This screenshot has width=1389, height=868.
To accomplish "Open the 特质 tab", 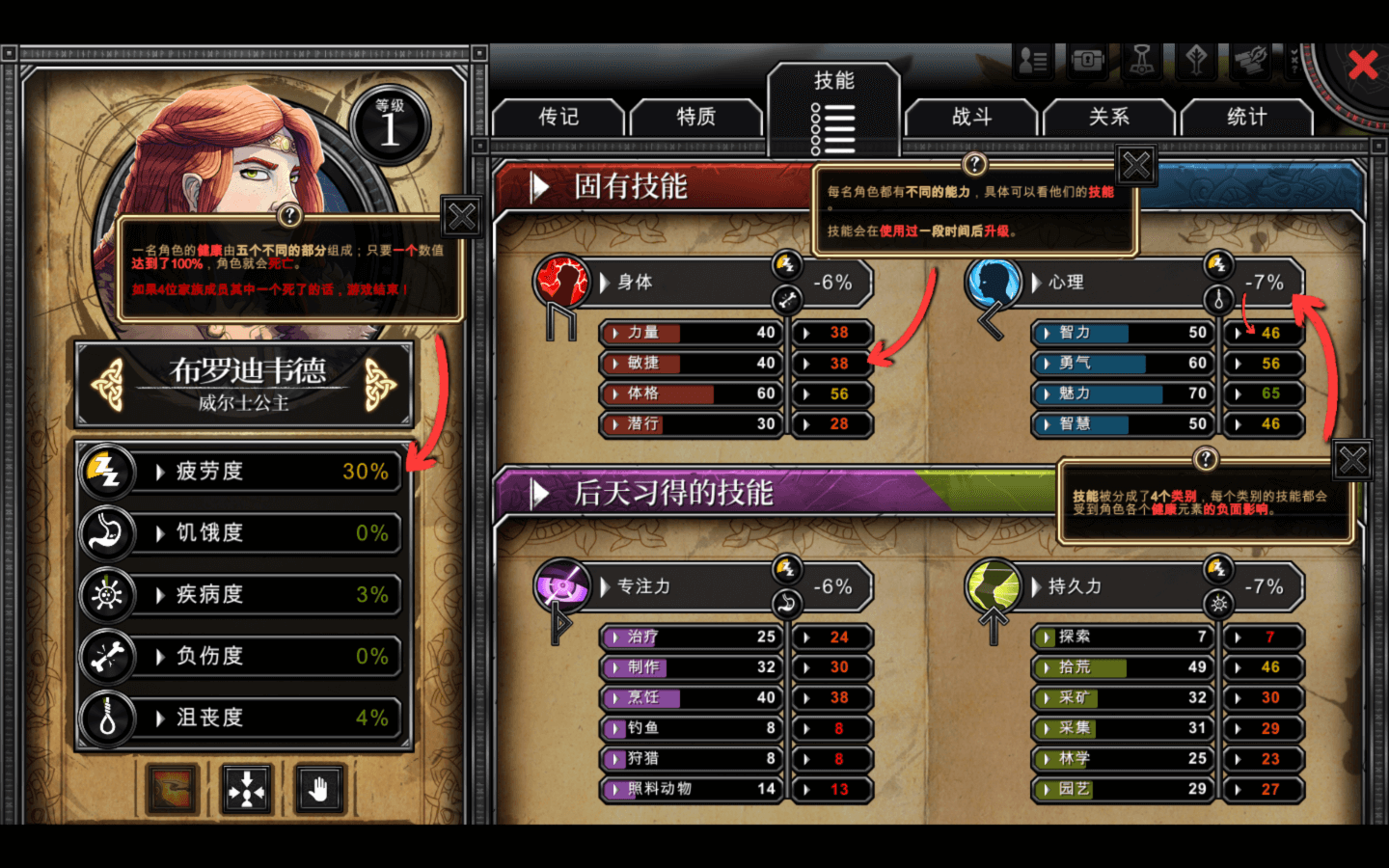I will (695, 118).
